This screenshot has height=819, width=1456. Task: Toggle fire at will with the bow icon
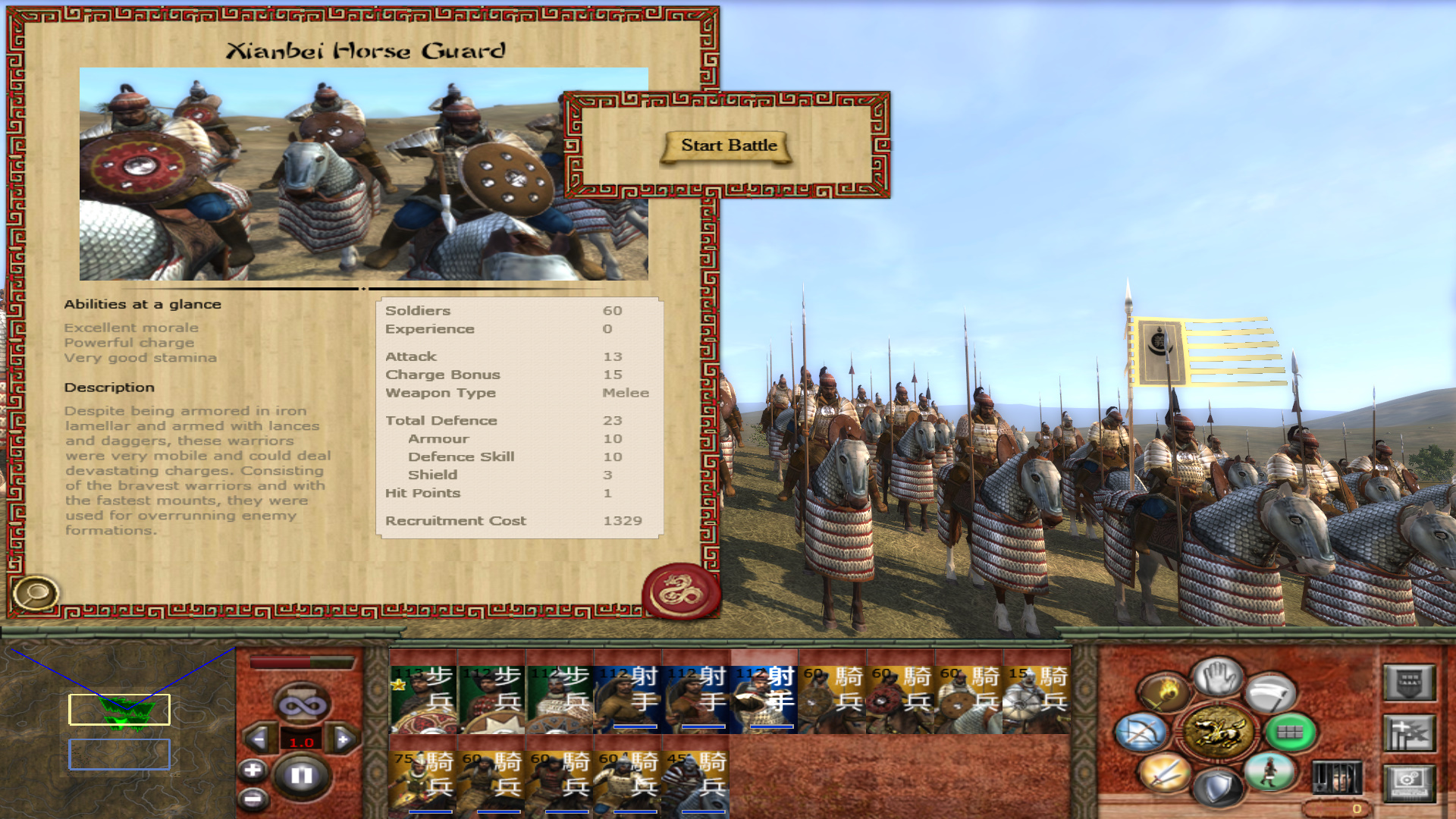1140,733
